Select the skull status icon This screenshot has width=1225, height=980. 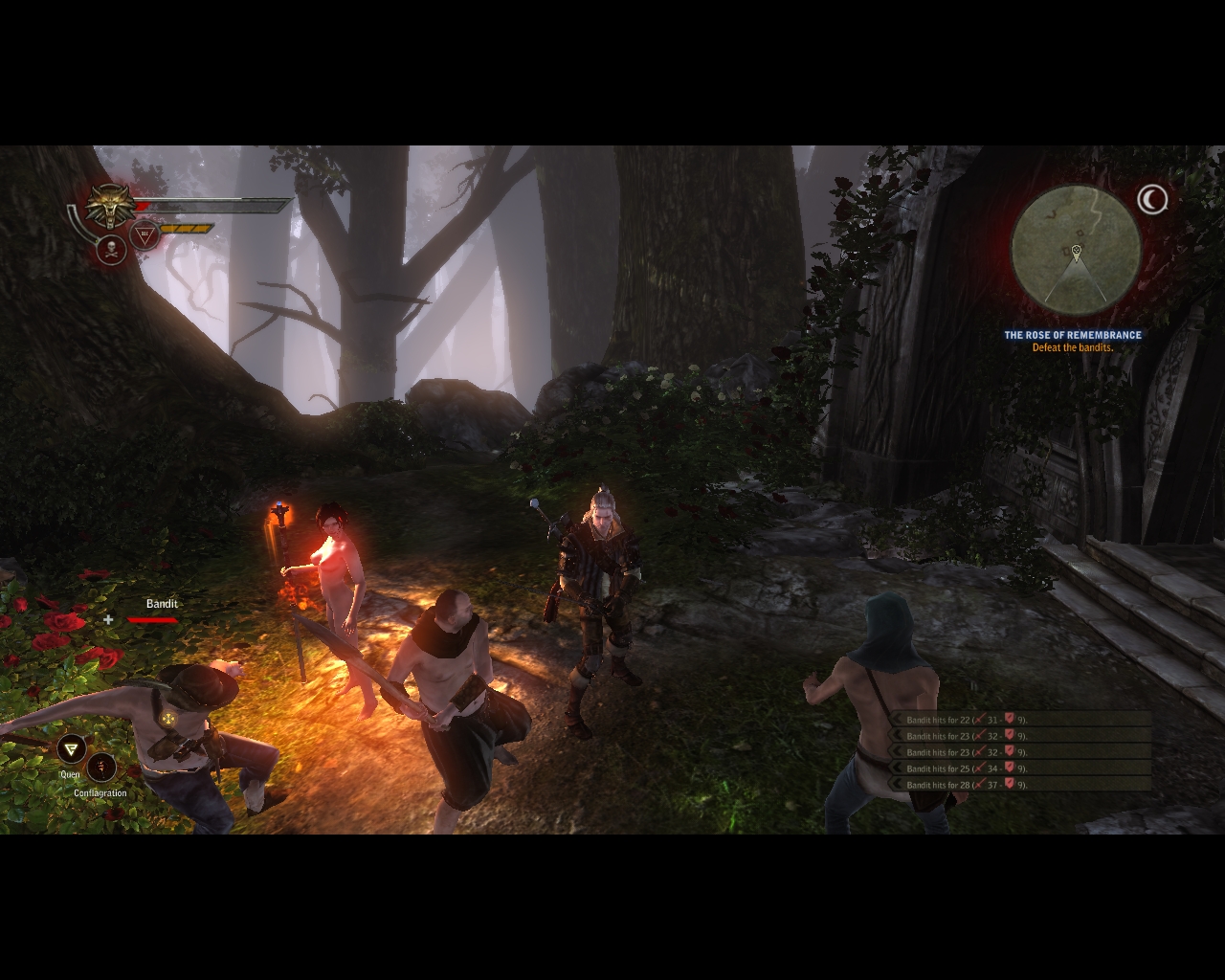113,250
